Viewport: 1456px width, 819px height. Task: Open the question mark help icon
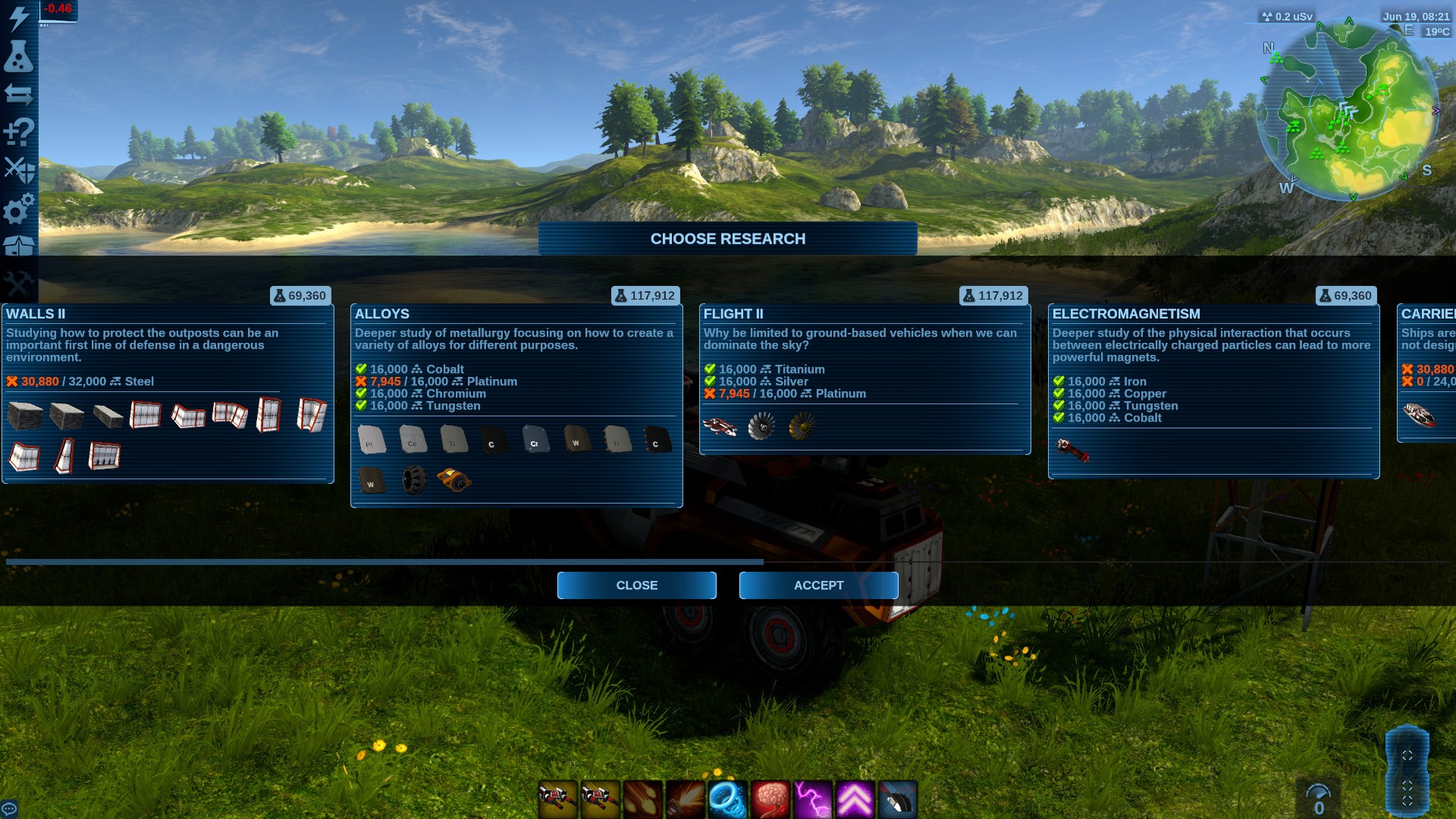19,133
